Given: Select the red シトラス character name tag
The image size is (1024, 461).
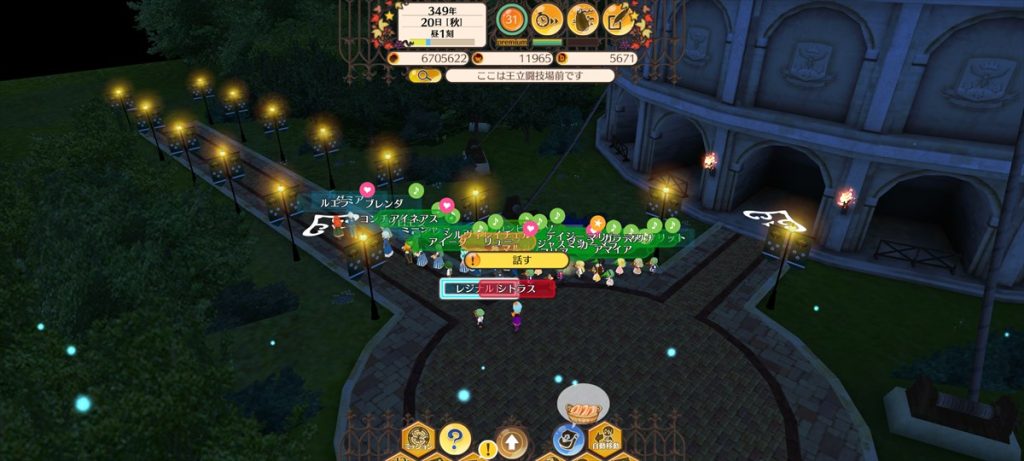Looking at the screenshot, I should 519,289.
